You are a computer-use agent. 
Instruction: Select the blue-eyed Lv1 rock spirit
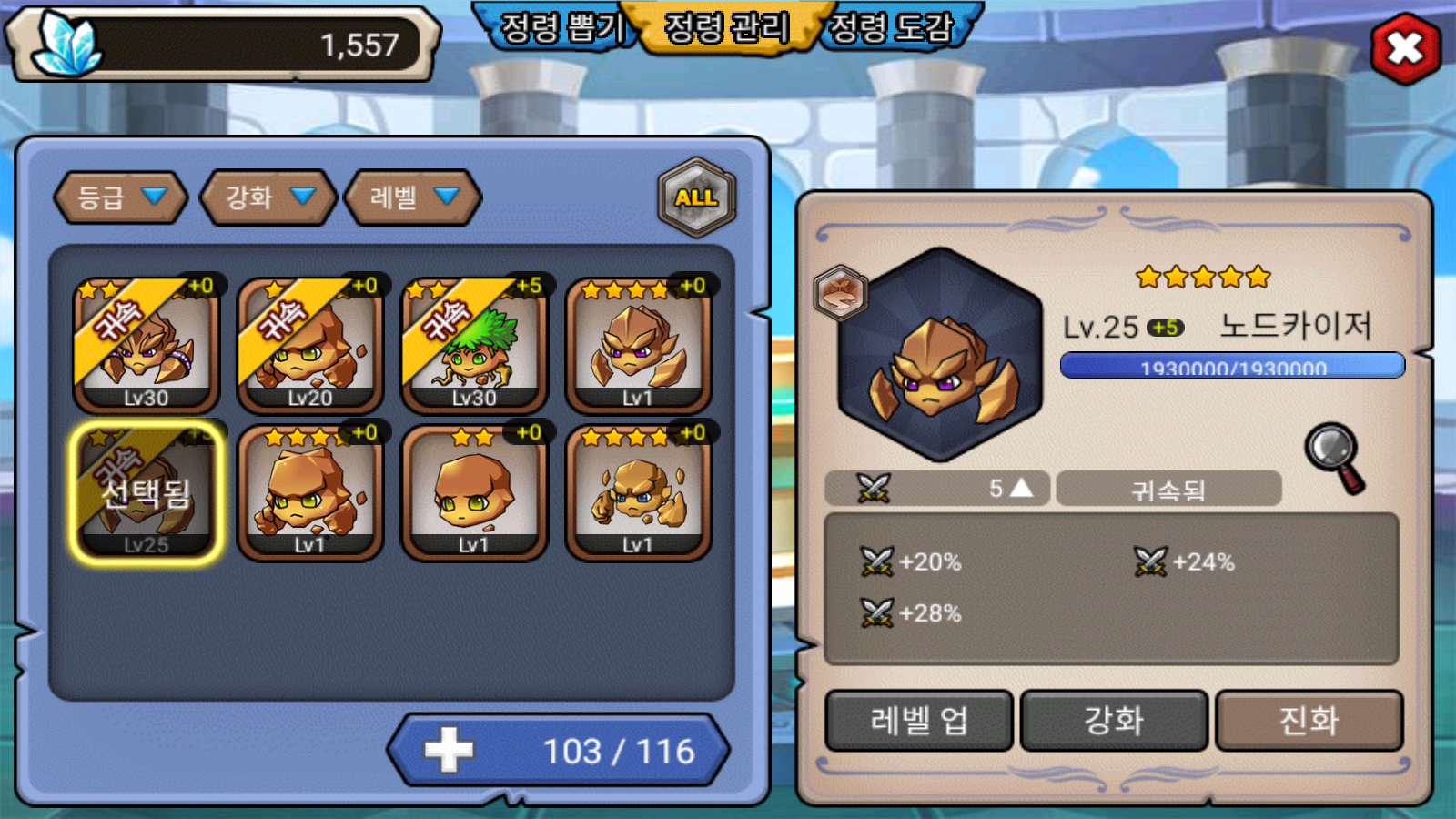pyautogui.click(x=638, y=492)
